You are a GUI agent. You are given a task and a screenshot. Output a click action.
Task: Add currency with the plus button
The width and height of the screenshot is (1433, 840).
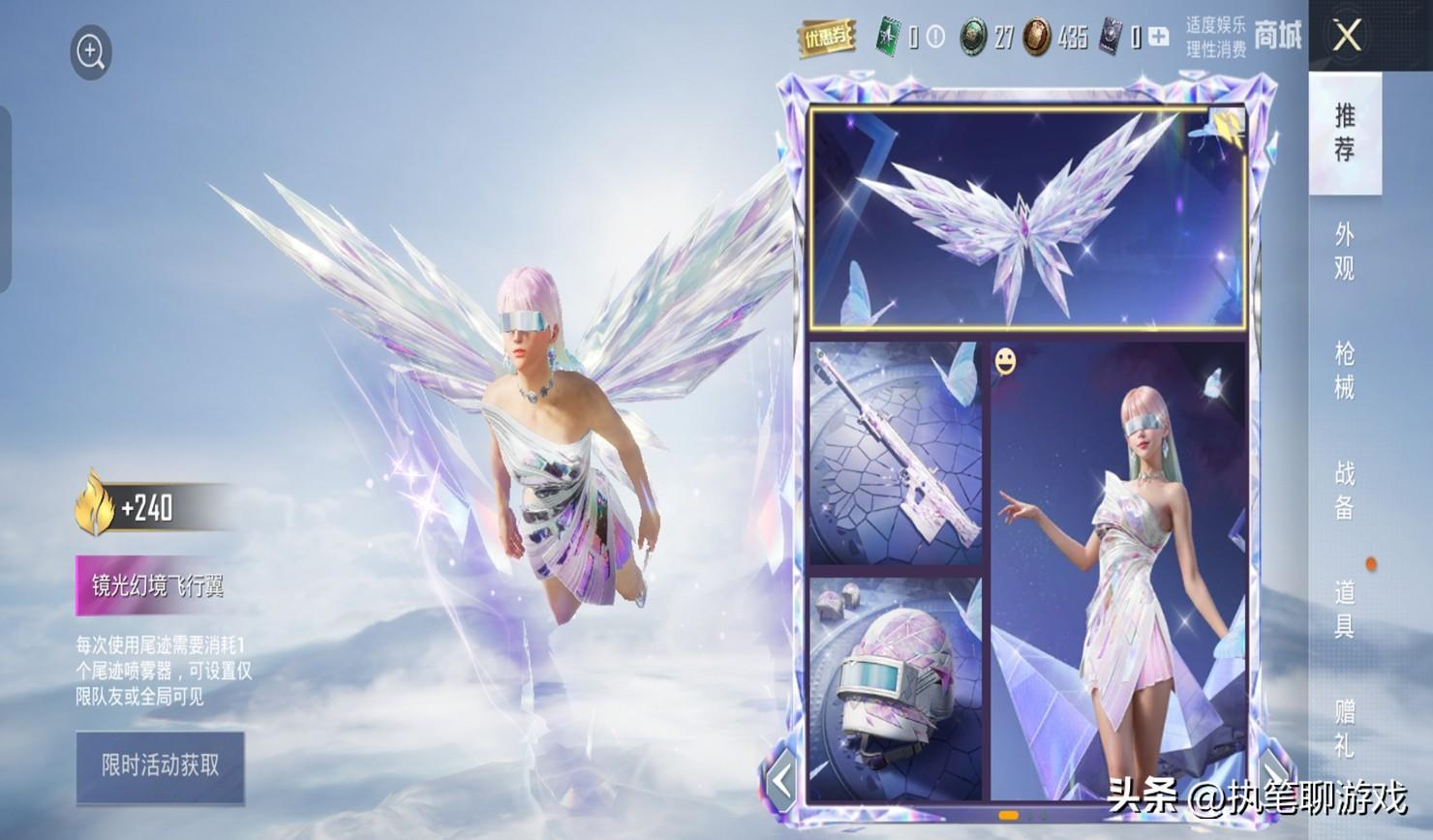point(1158,38)
